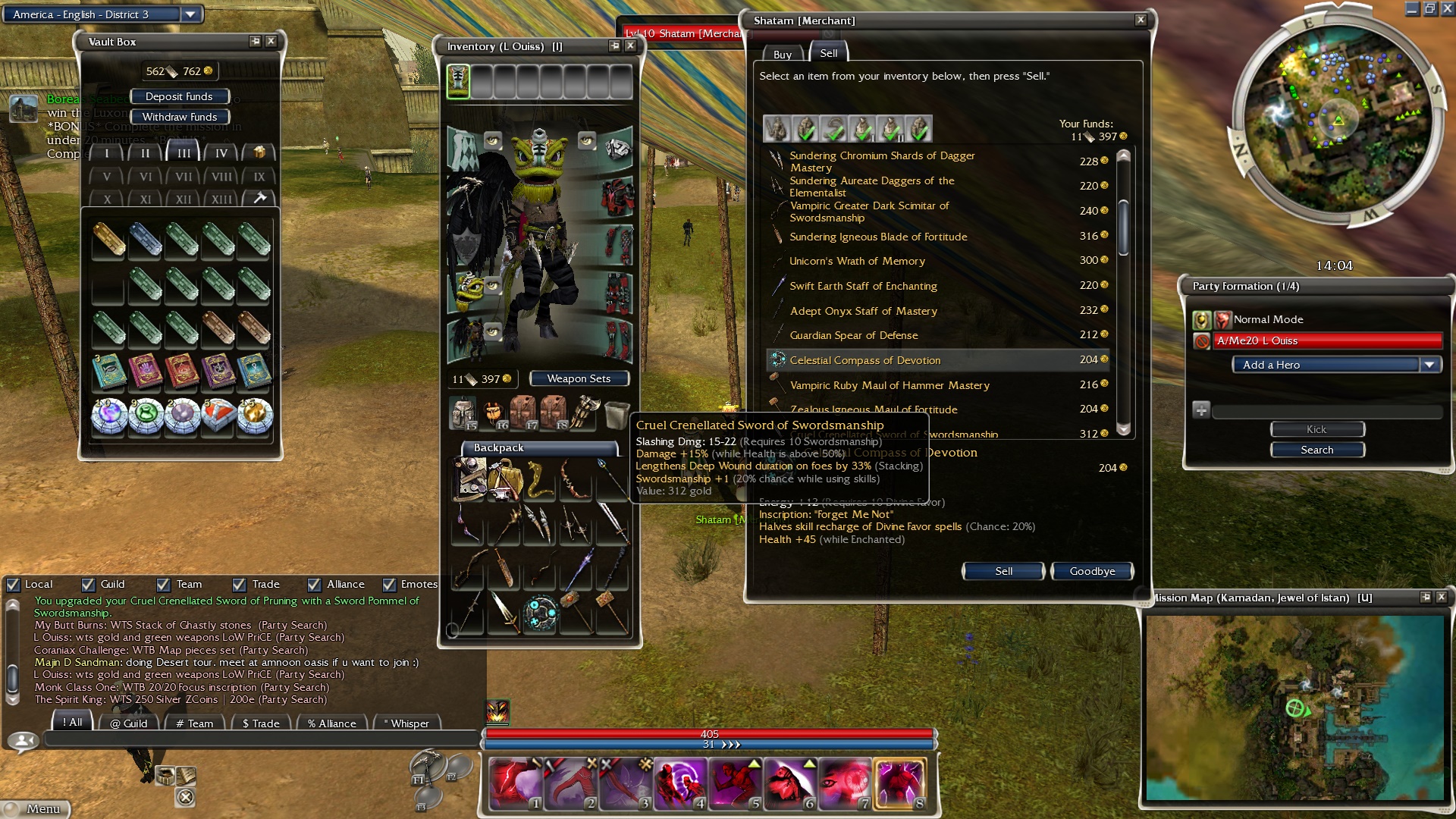Image resolution: width=1456 pixels, height=819 pixels.
Task: Deposit Funds into the vault
Action: (179, 96)
